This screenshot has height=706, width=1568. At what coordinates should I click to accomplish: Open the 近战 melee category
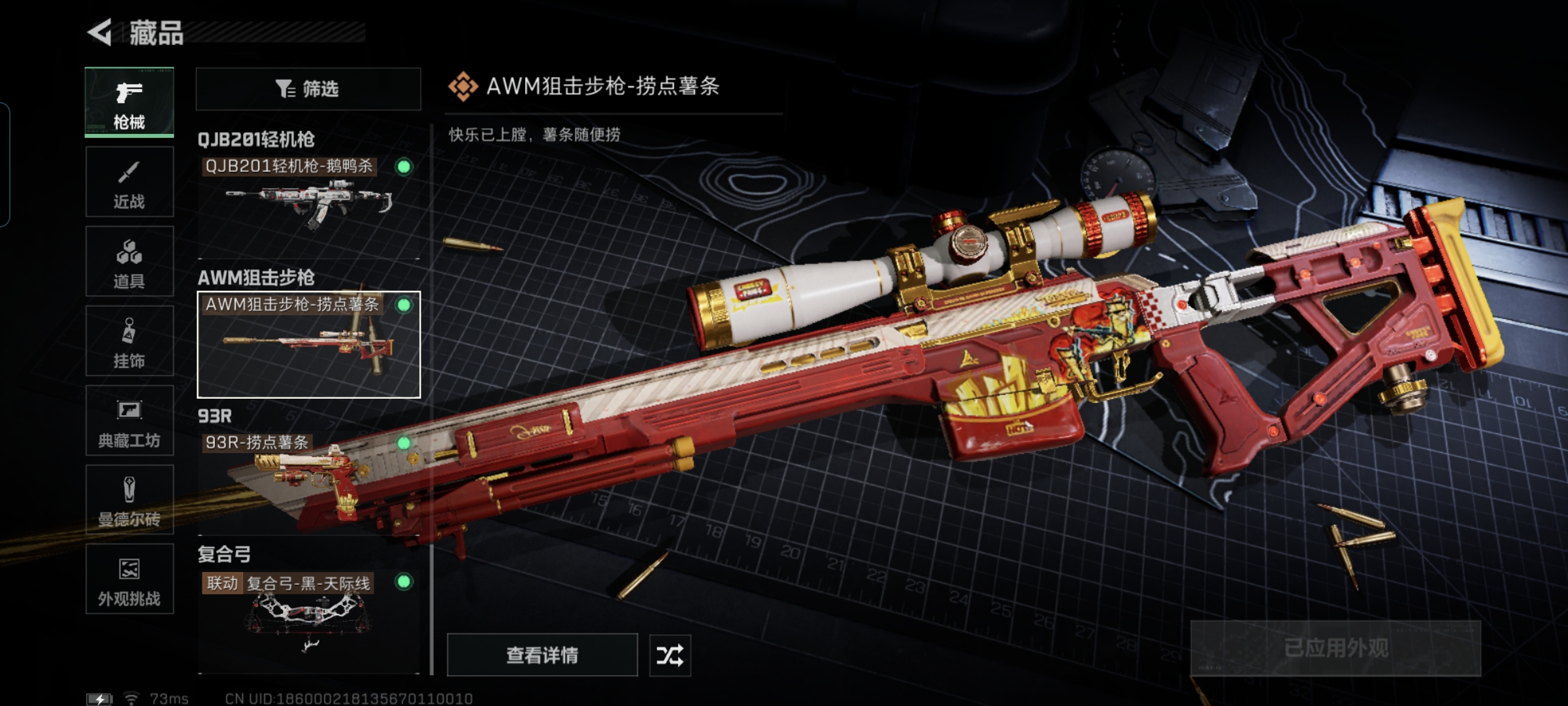click(129, 182)
